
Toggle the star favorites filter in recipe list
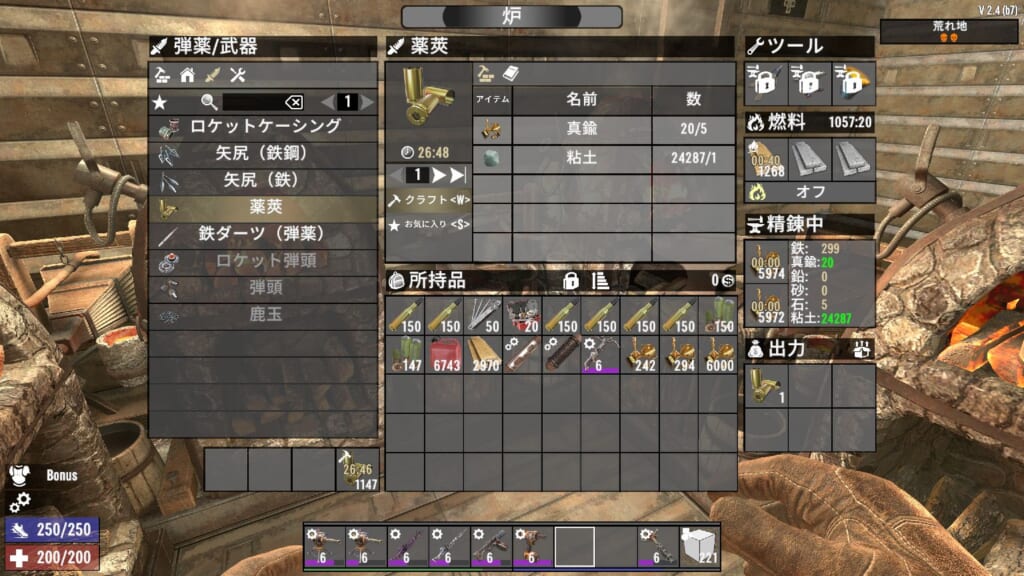coord(160,102)
